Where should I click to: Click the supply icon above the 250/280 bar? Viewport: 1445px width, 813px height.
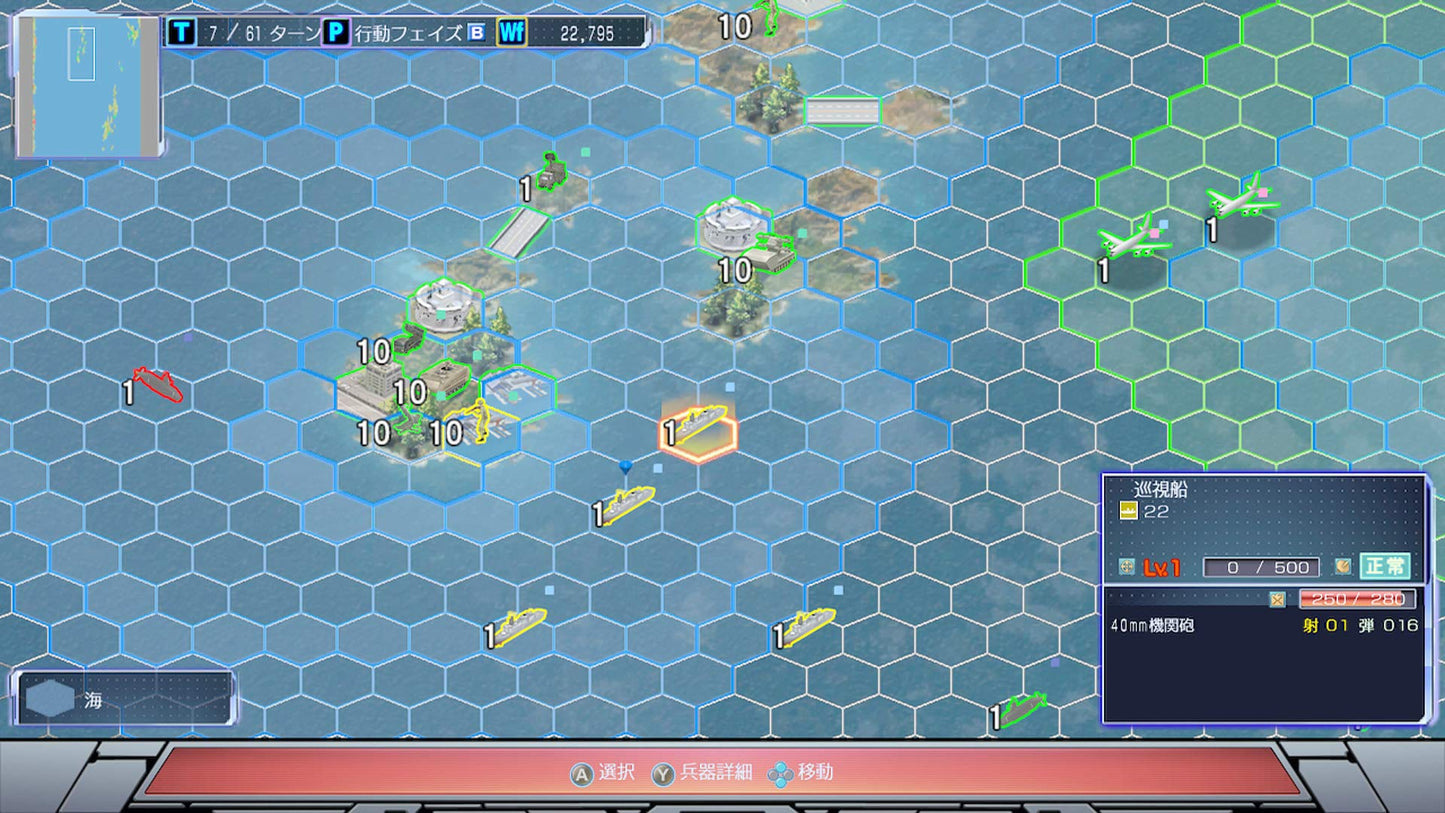click(x=1277, y=599)
